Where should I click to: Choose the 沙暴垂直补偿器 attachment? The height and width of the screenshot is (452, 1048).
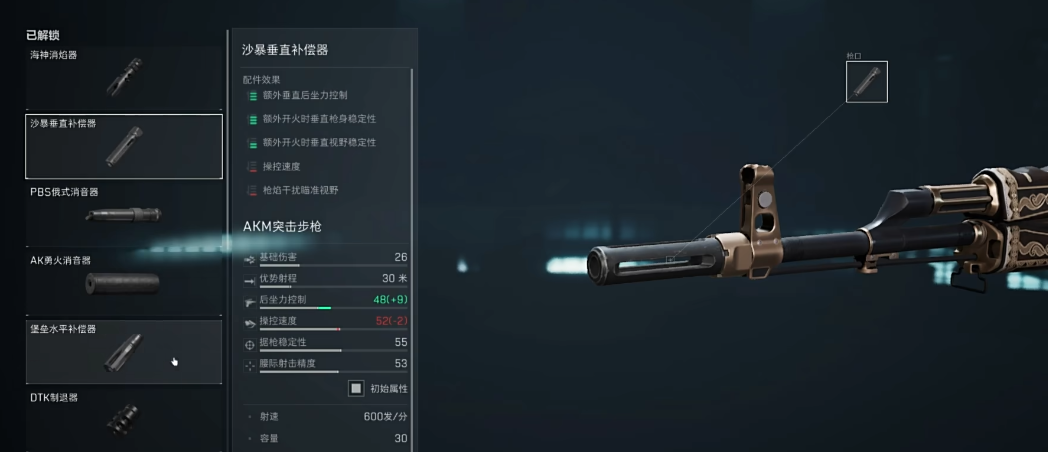(x=124, y=146)
